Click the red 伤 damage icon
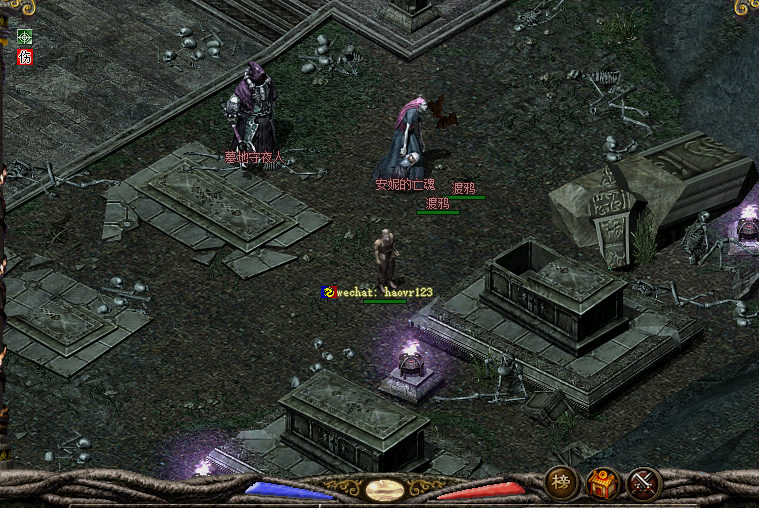 (25, 57)
